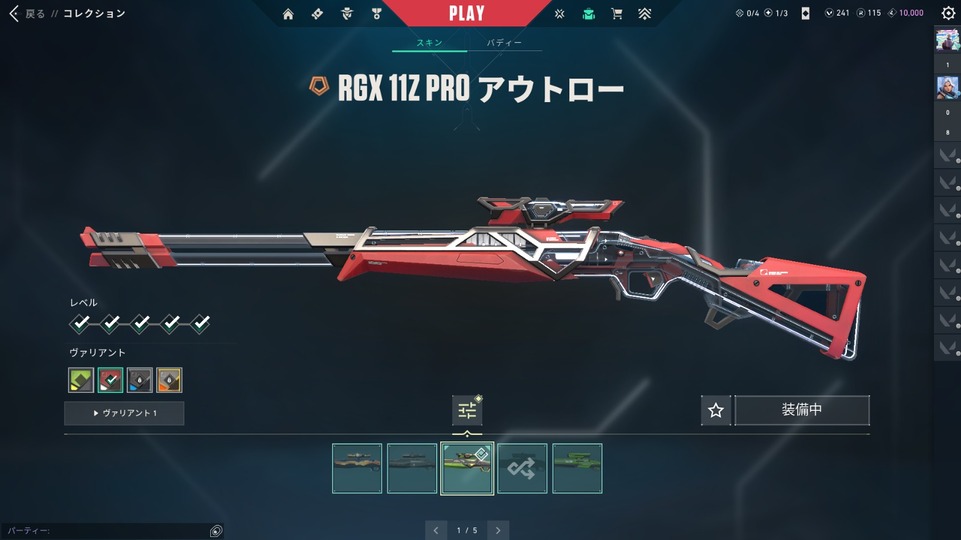The width and height of the screenshot is (961, 540).
Task: Open the skin filter sliders icon
Action: click(x=467, y=410)
